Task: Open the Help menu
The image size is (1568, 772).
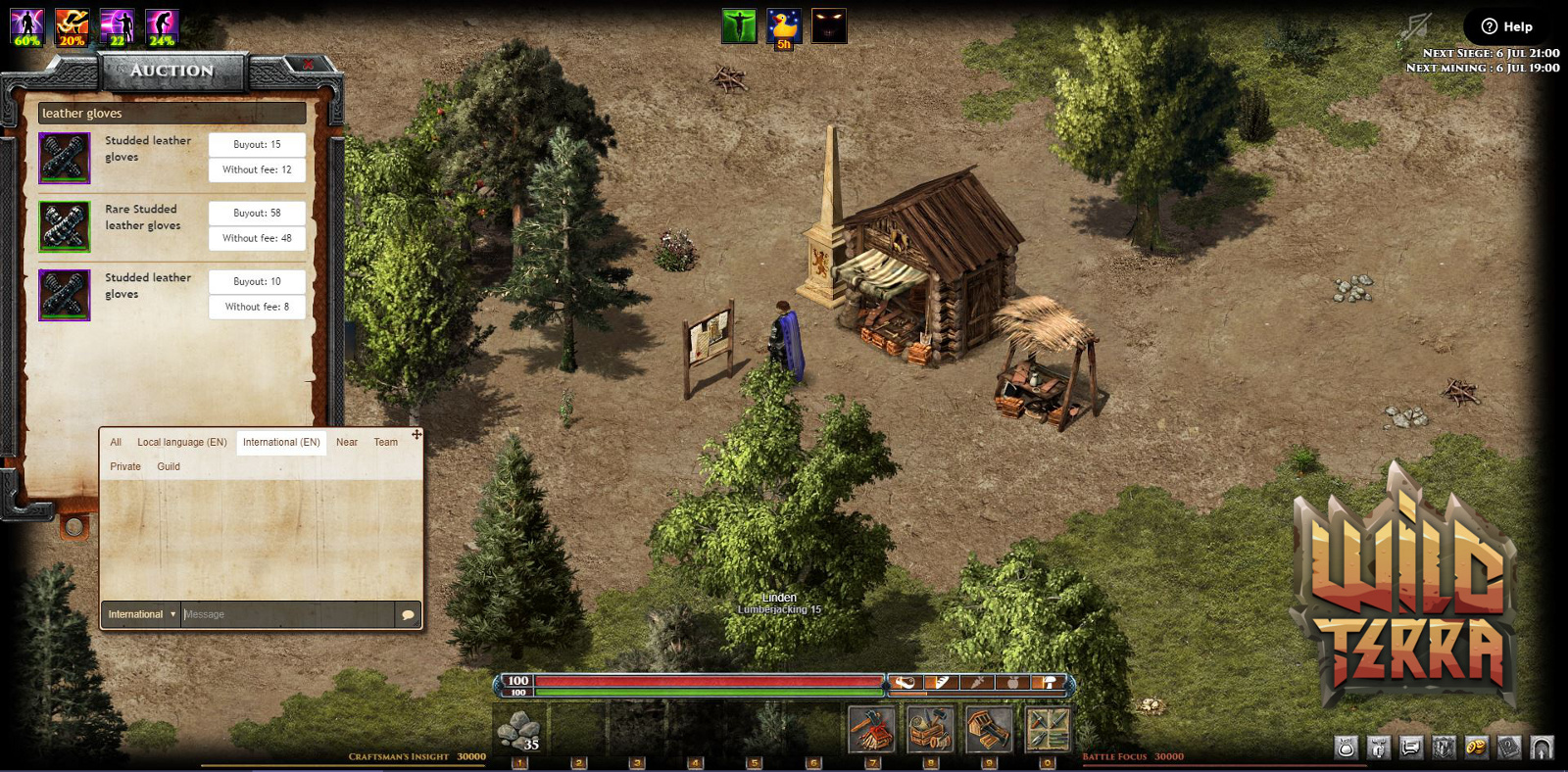Action: [1507, 26]
